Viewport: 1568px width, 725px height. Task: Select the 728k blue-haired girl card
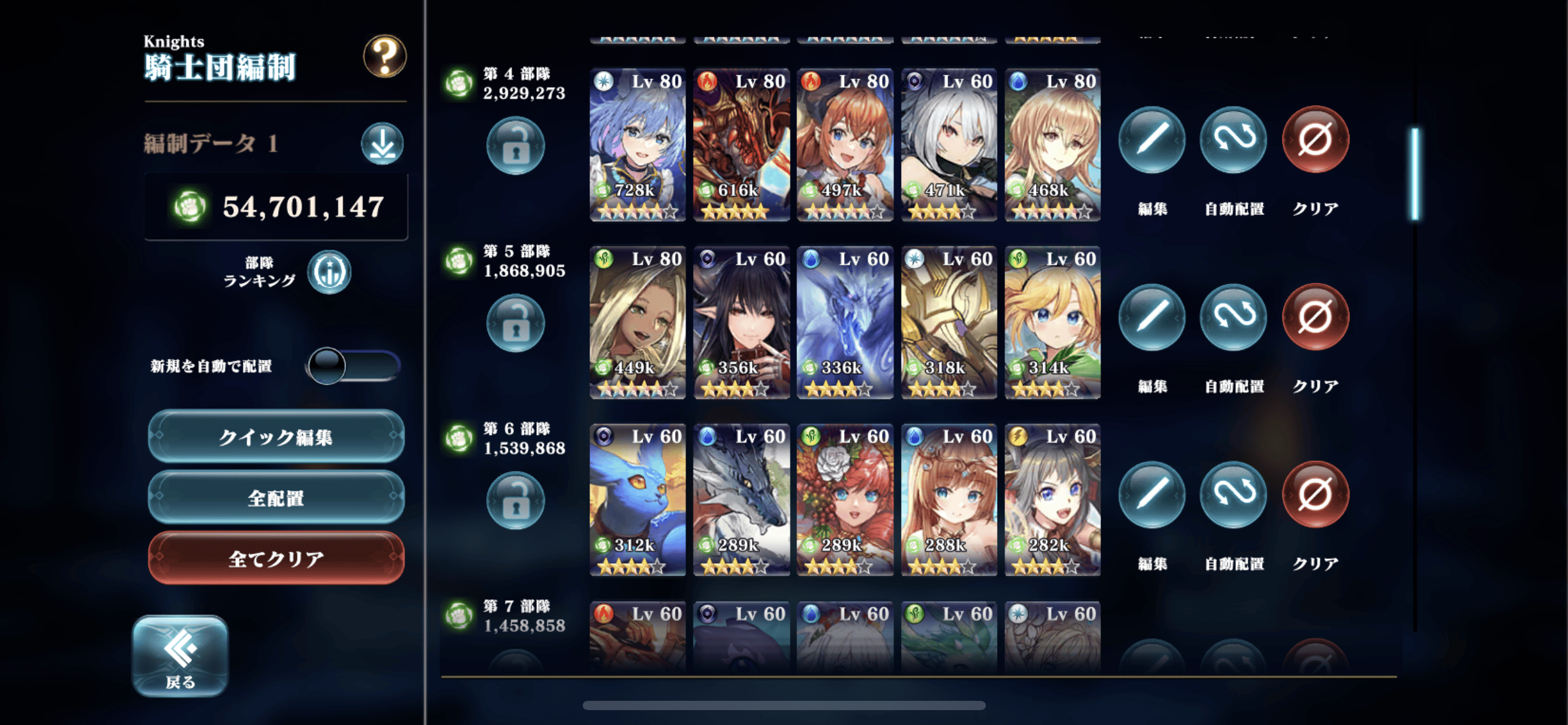click(x=638, y=145)
